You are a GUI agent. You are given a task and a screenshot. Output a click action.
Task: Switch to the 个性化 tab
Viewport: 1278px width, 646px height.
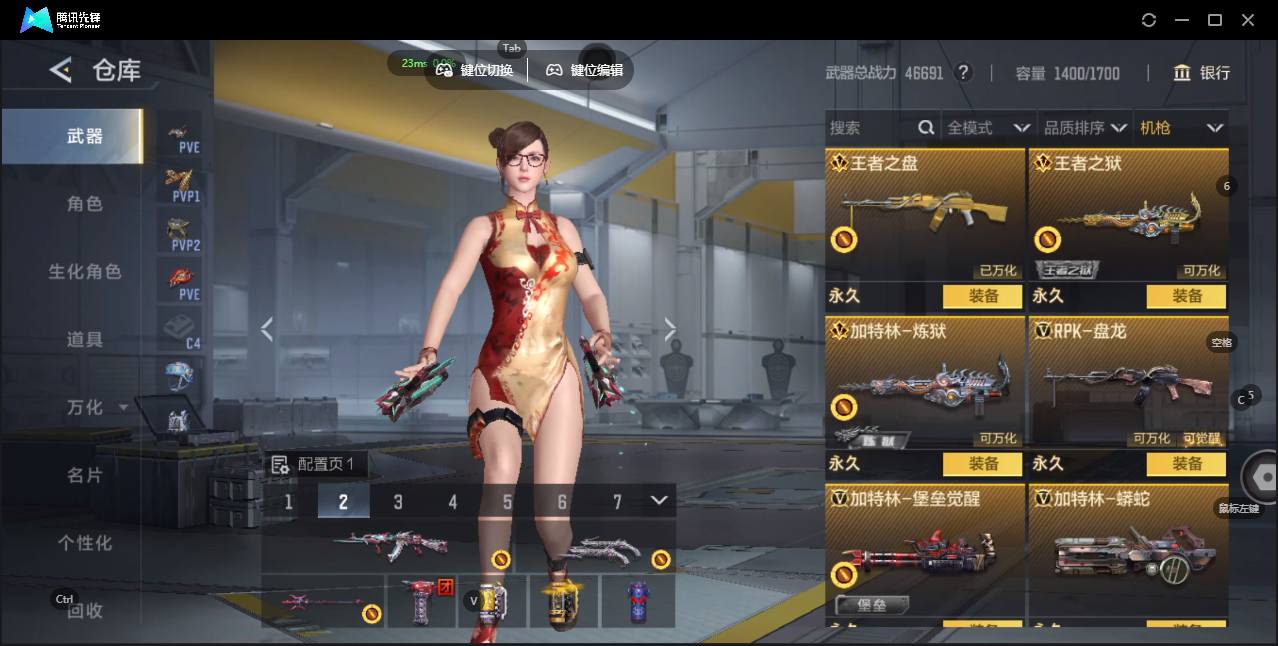coord(85,543)
